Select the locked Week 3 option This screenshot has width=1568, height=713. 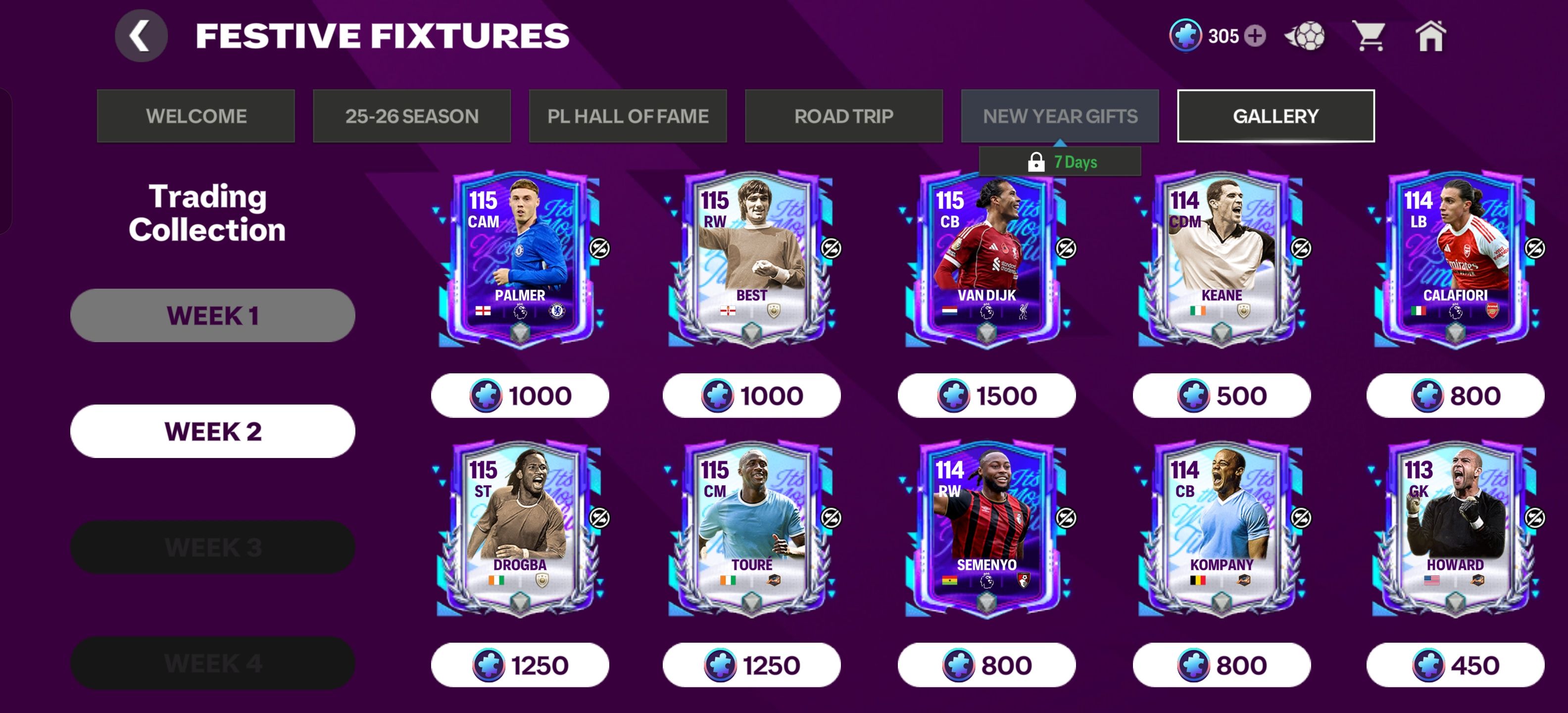212,547
